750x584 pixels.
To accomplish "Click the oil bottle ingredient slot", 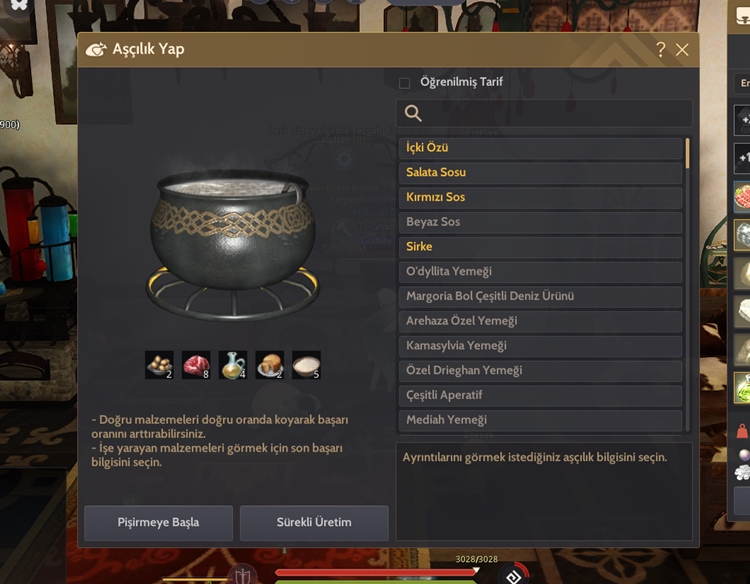I will pos(233,365).
